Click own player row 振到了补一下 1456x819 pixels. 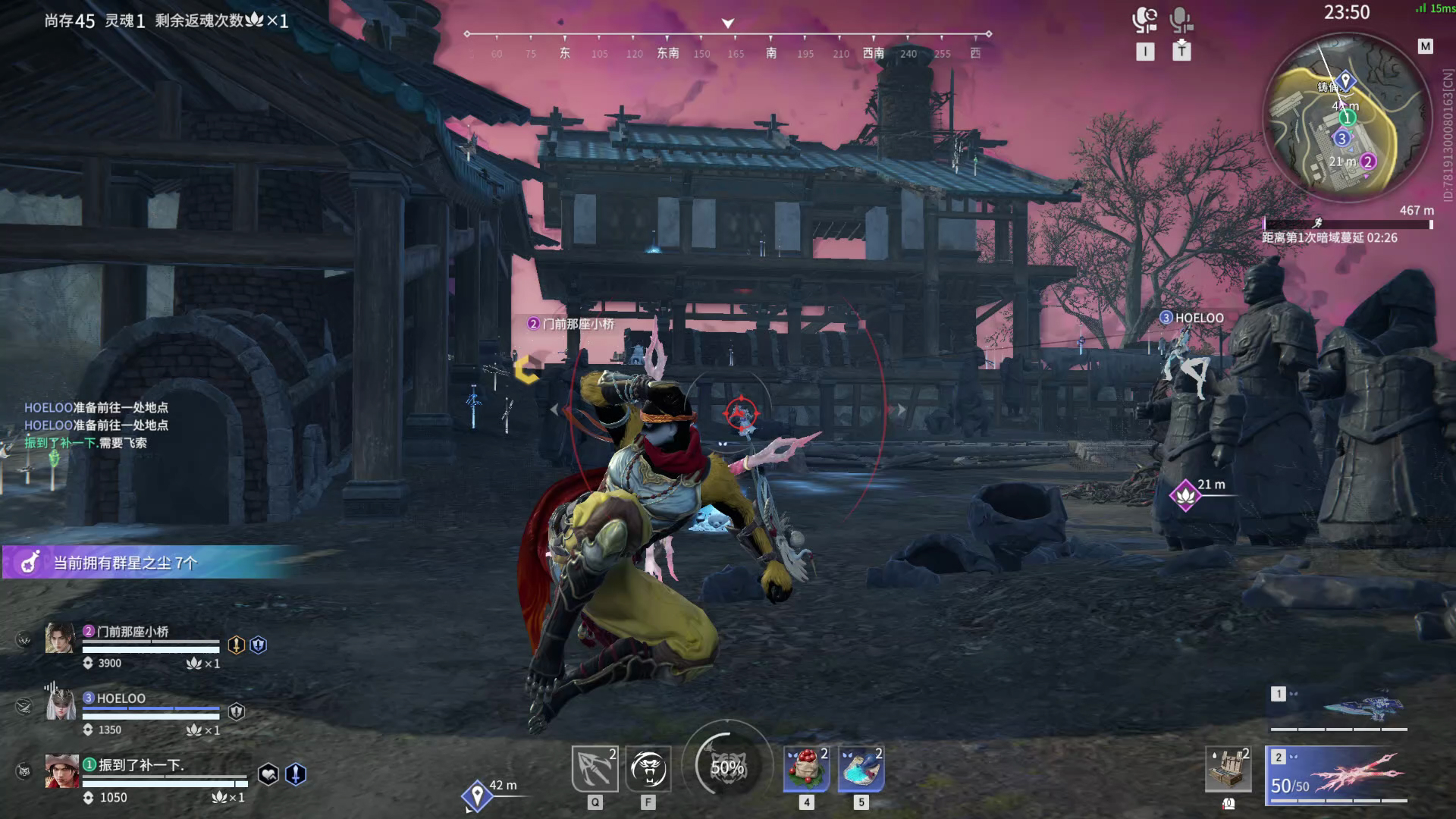(141, 765)
